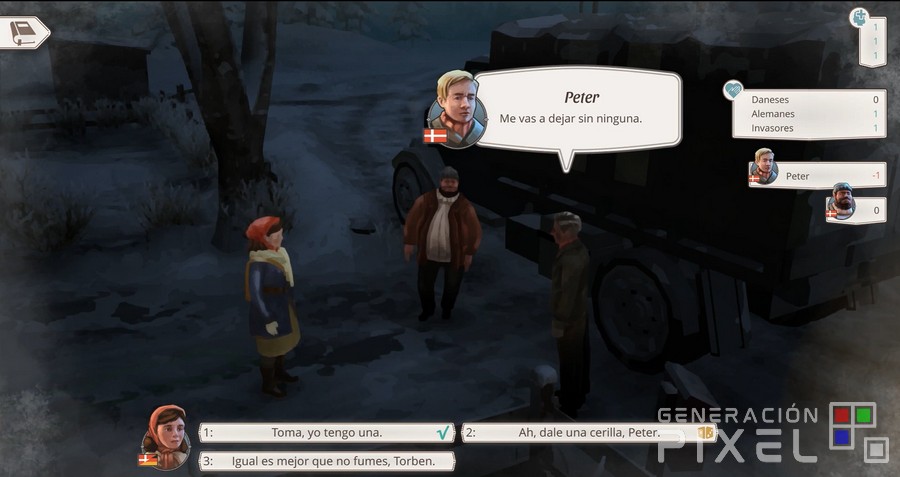This screenshot has height=477, width=900.
Task: Pick "Igual es mejor que no fumes, Torben."
Action: [x=327, y=461]
